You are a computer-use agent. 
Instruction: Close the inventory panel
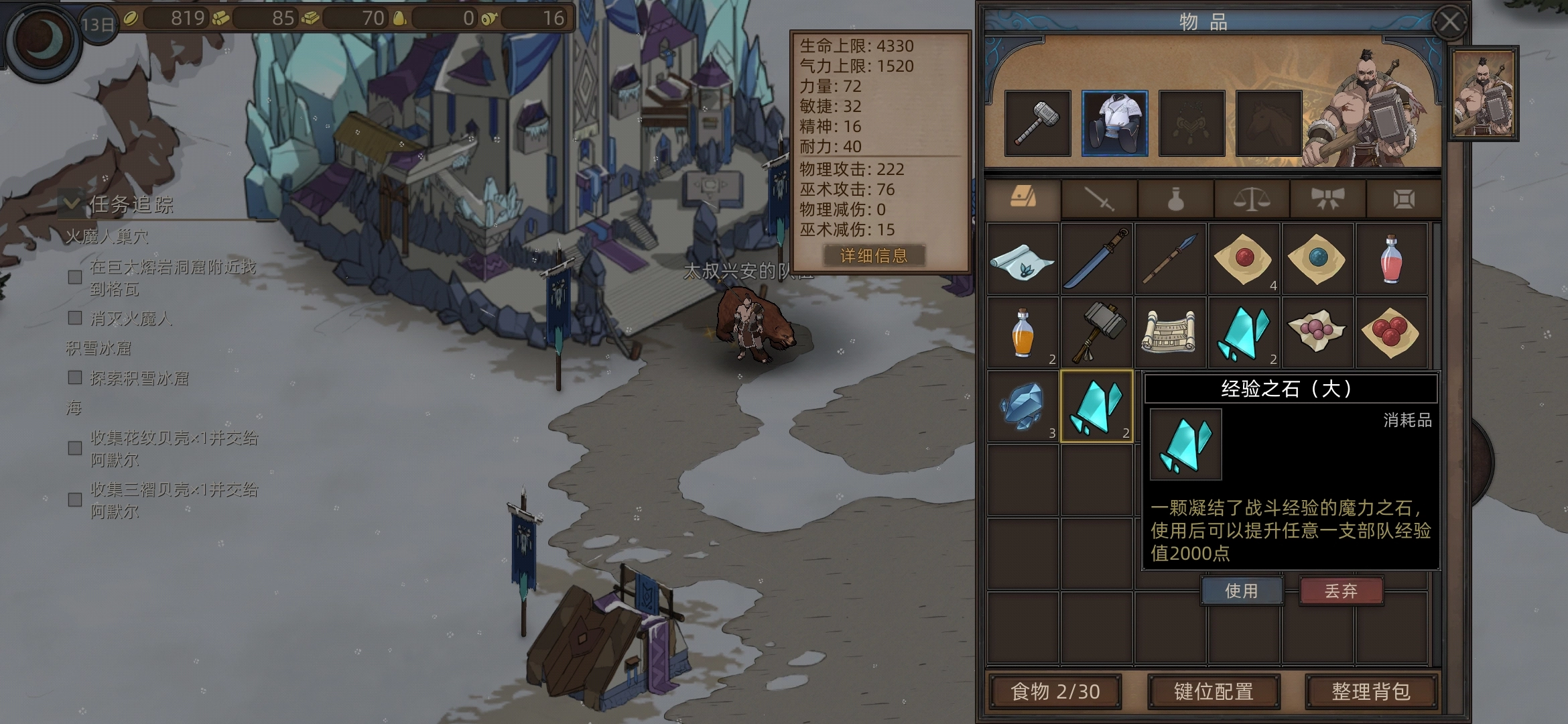1450,23
